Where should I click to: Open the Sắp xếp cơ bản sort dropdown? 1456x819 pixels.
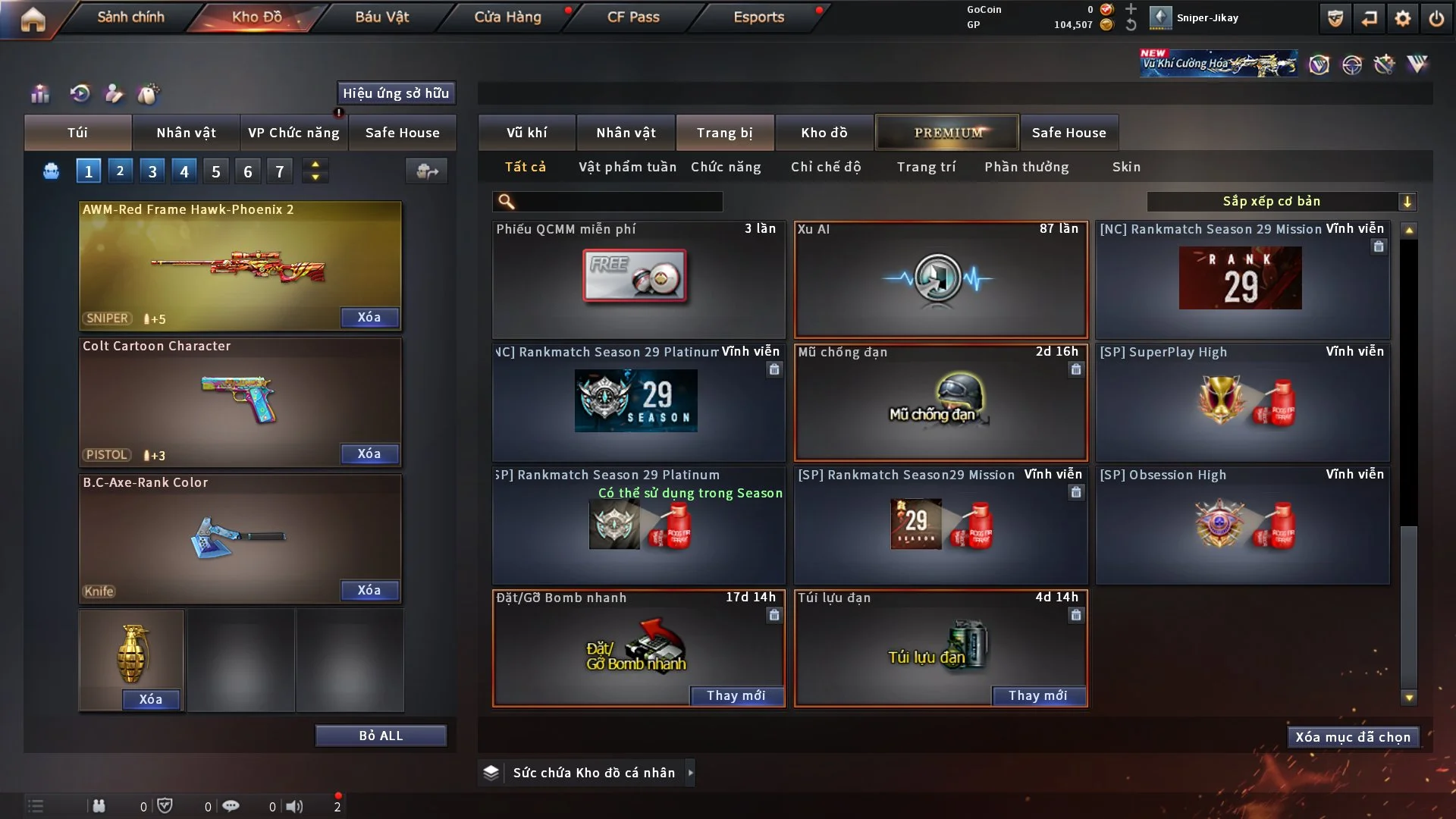1282,201
